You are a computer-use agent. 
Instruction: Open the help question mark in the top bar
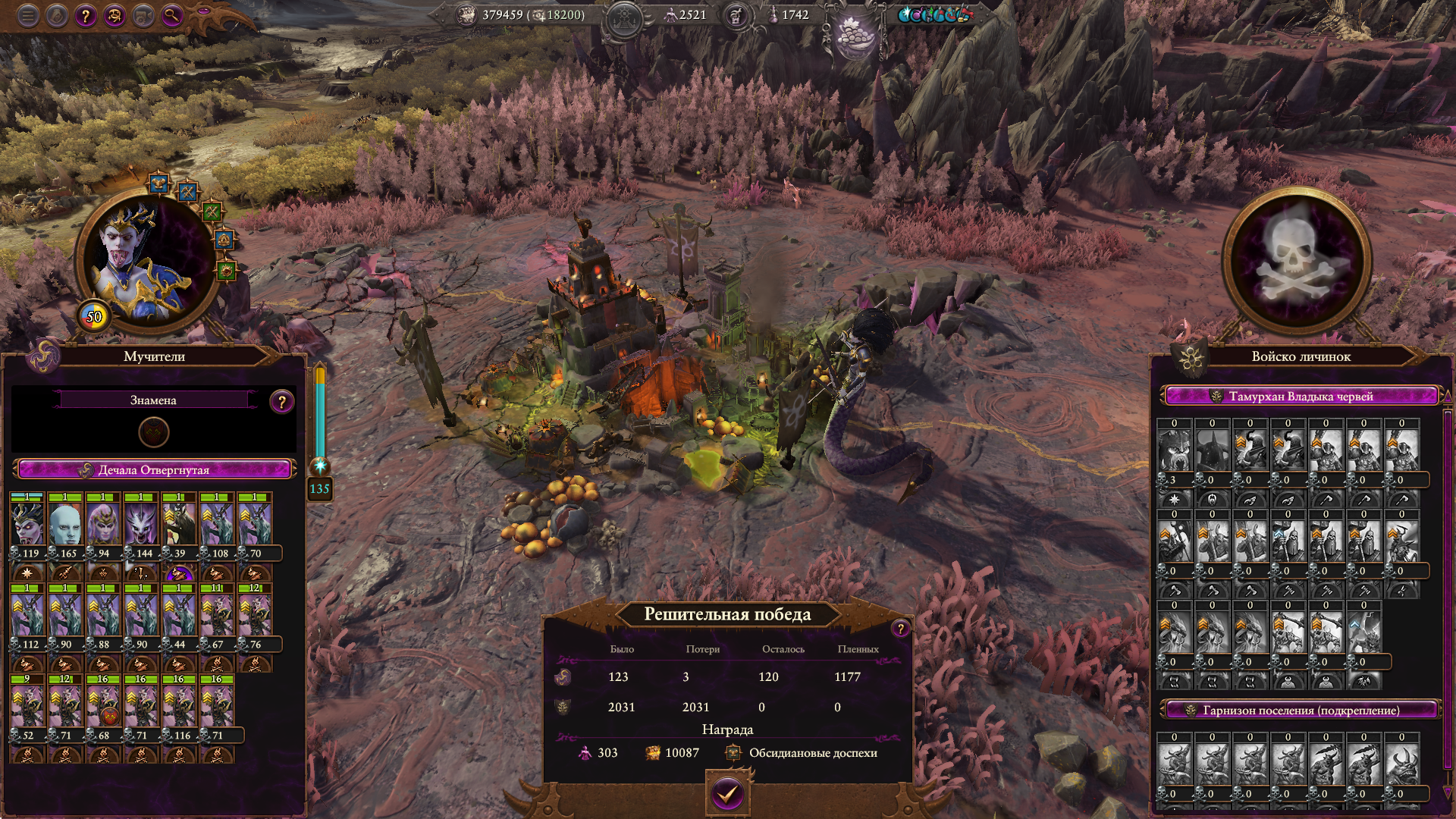coord(86,15)
